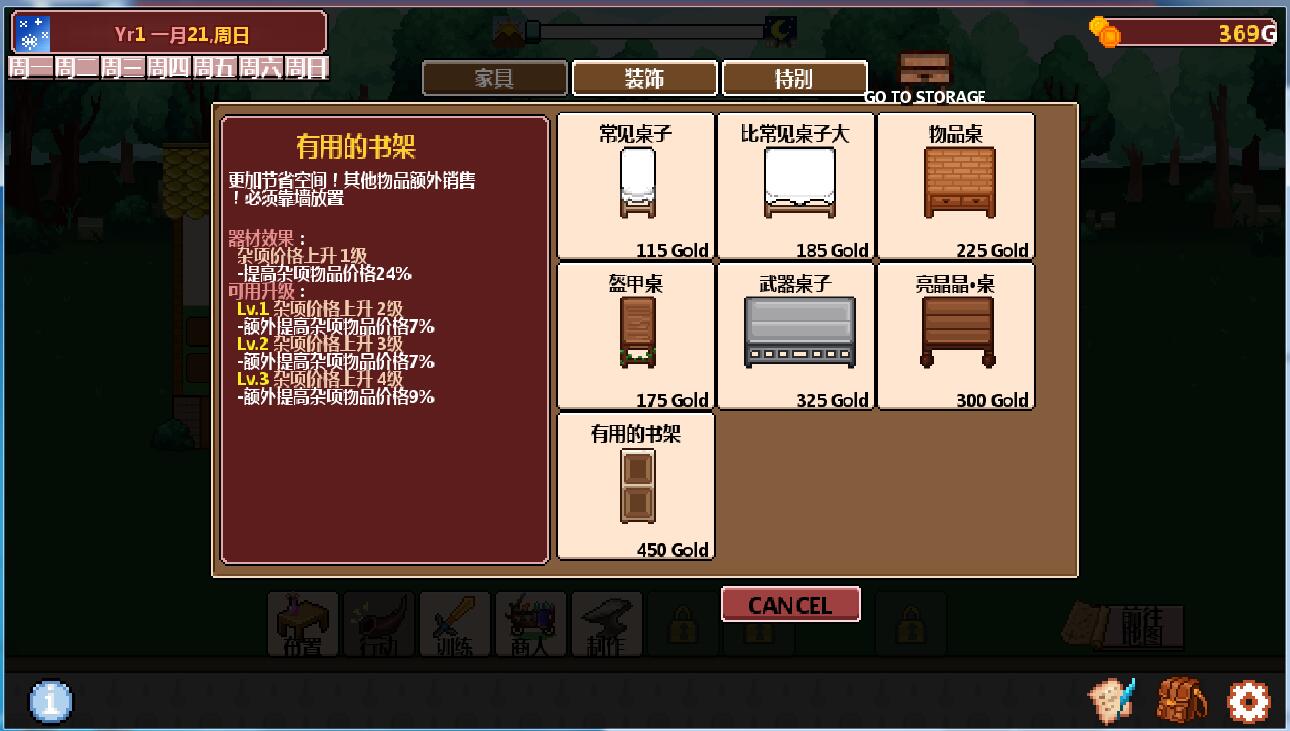Choose the 常见桌子 table for 115 Gold
Viewport: 1290px width, 731px height.
(636, 186)
